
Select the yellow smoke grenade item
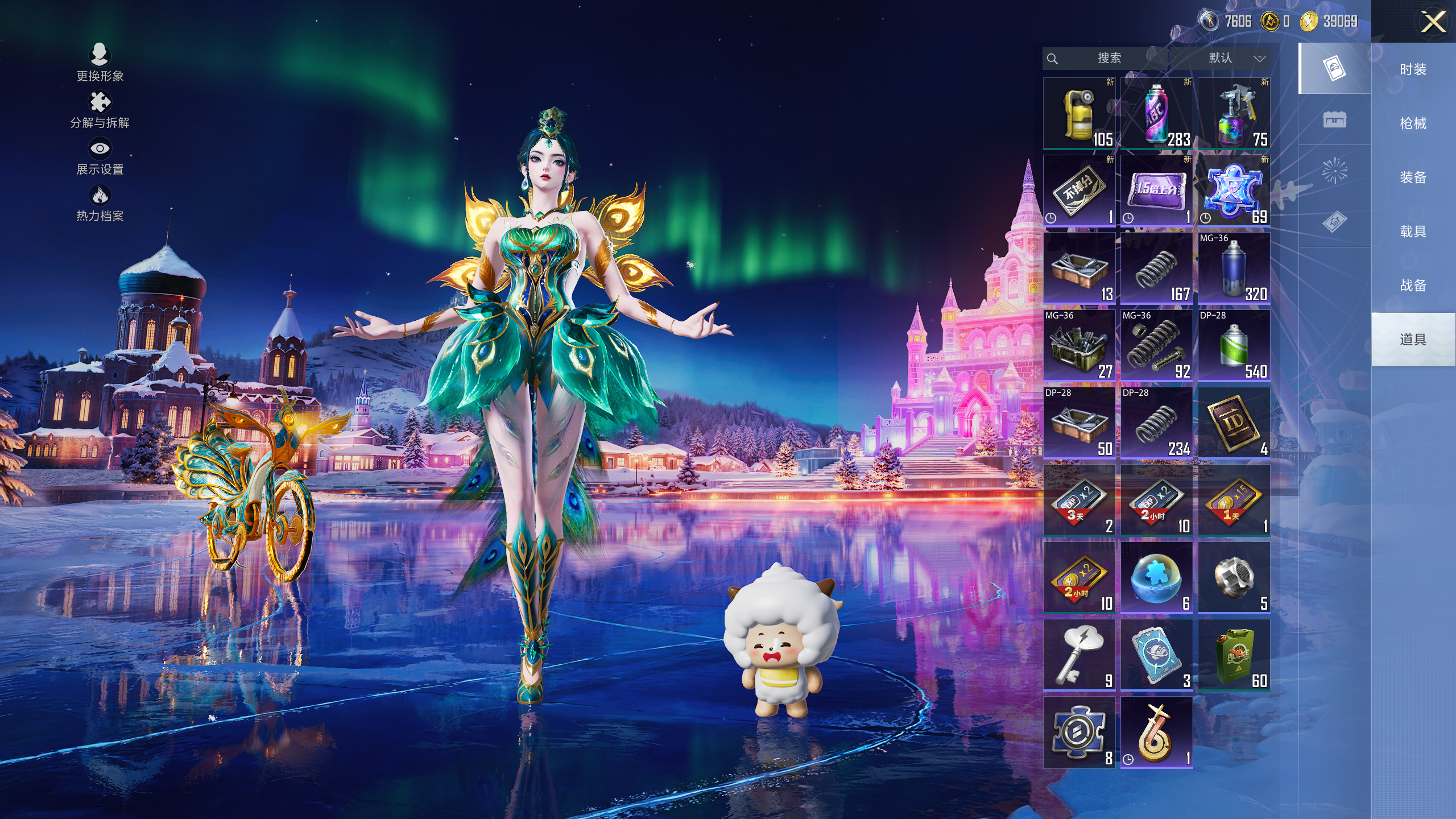1079,114
